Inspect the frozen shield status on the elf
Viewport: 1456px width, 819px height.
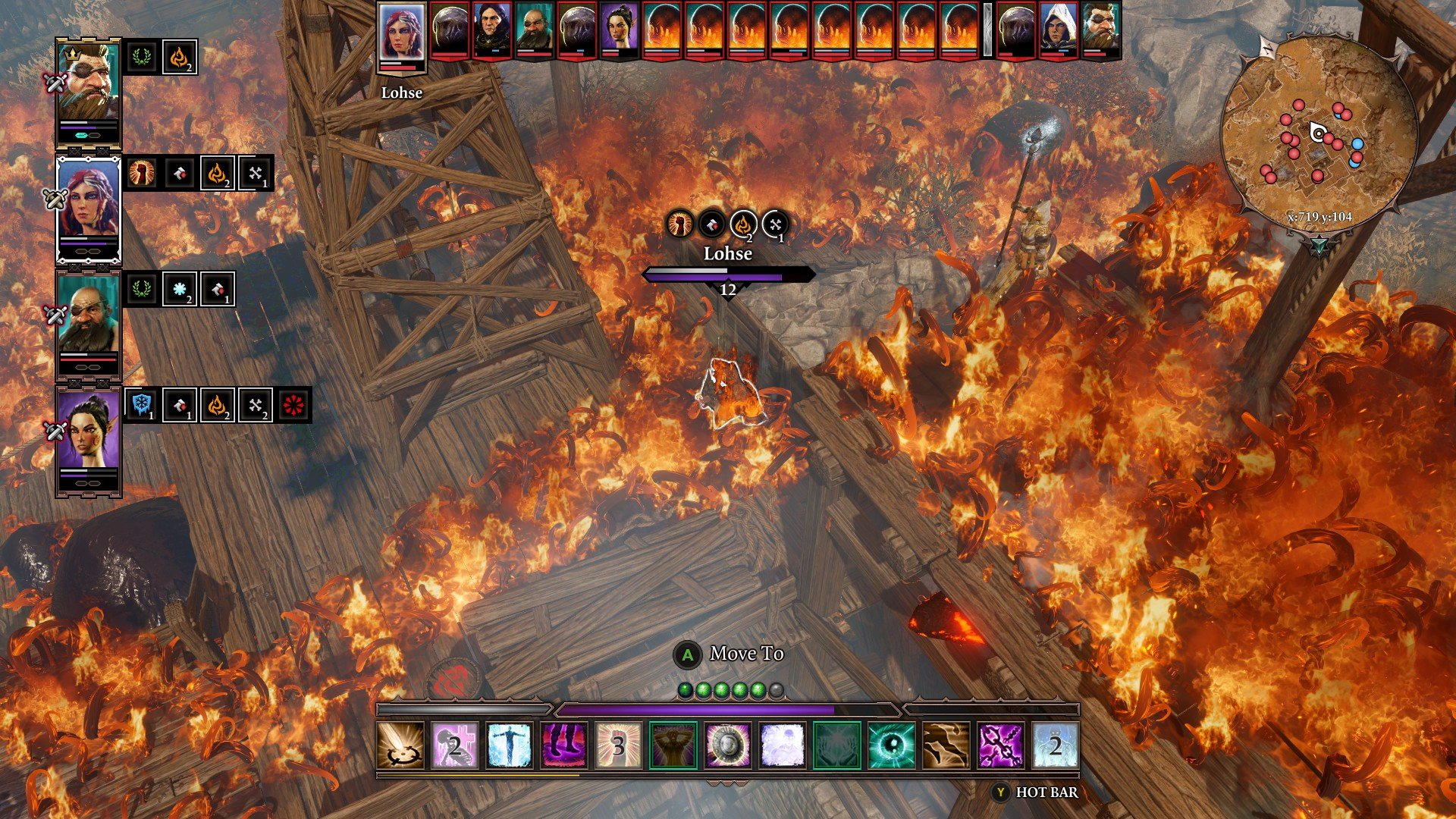click(141, 405)
